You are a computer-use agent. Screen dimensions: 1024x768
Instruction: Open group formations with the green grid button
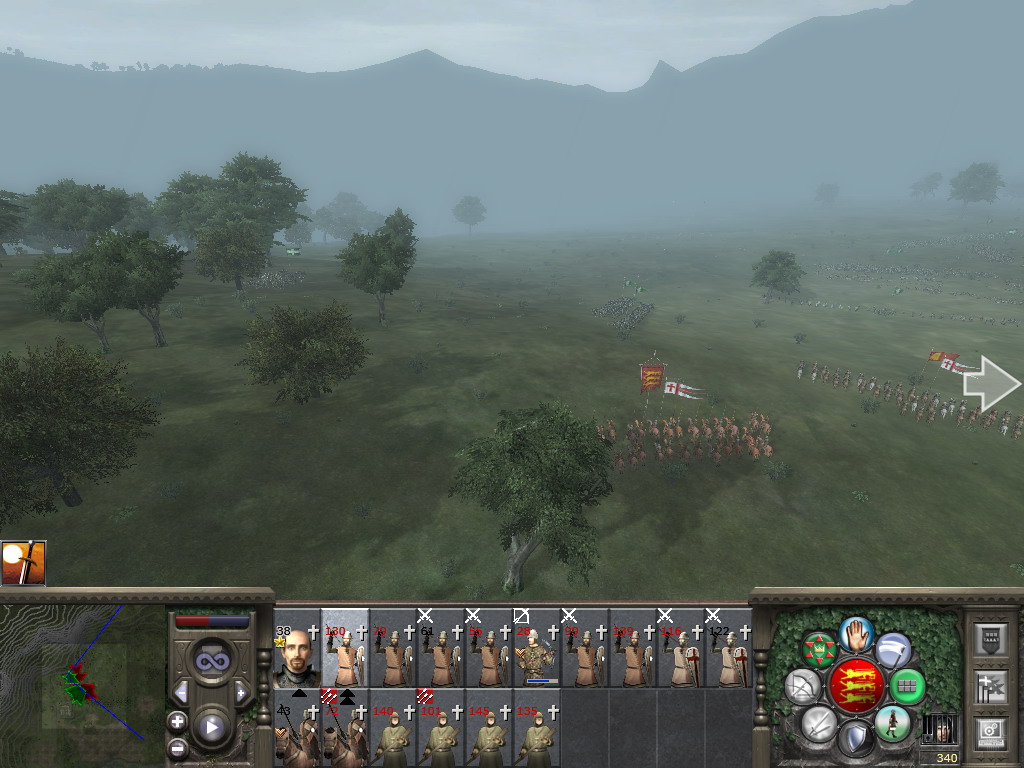[907, 687]
